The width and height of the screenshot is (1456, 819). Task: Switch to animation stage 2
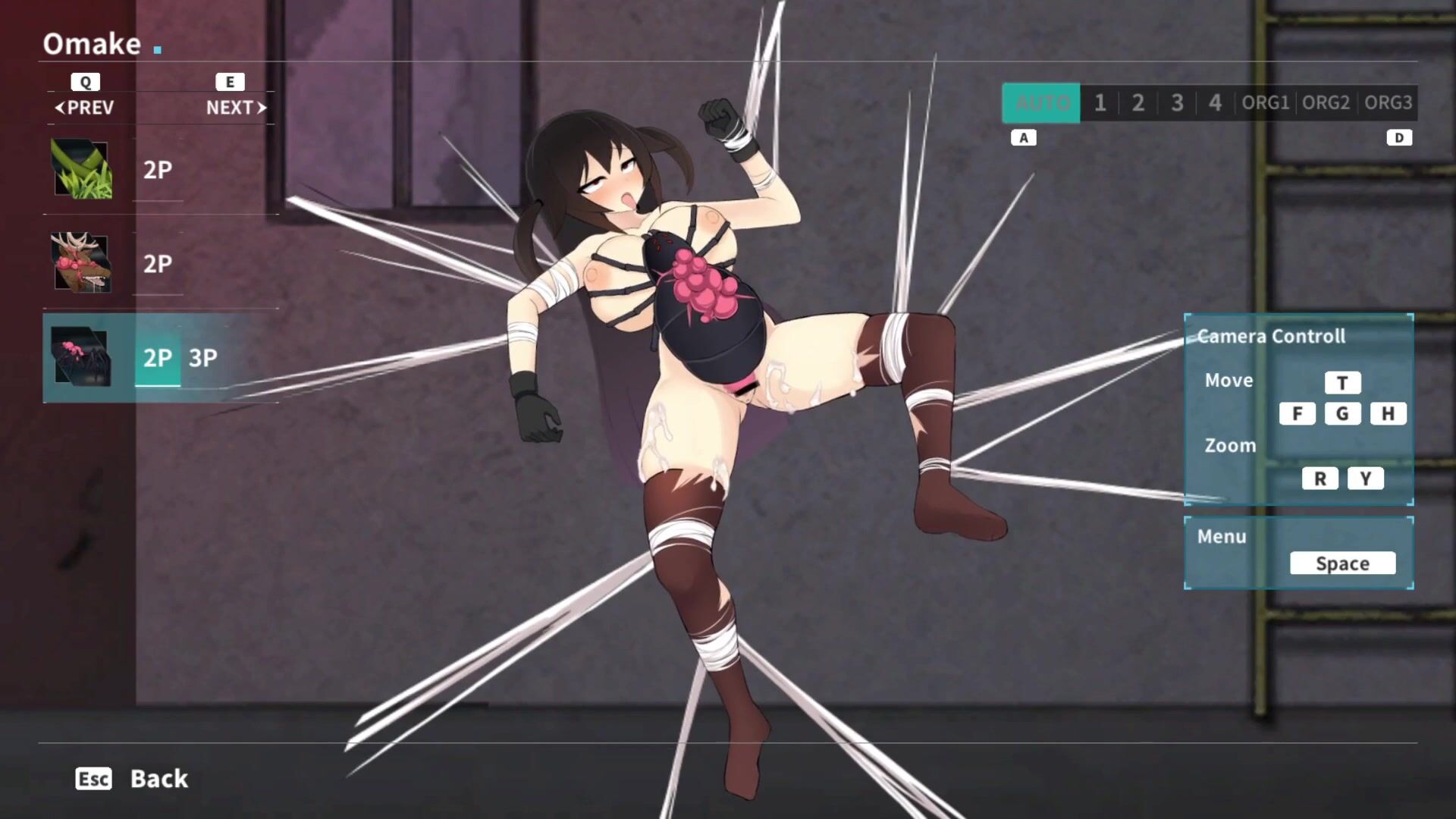(1138, 103)
